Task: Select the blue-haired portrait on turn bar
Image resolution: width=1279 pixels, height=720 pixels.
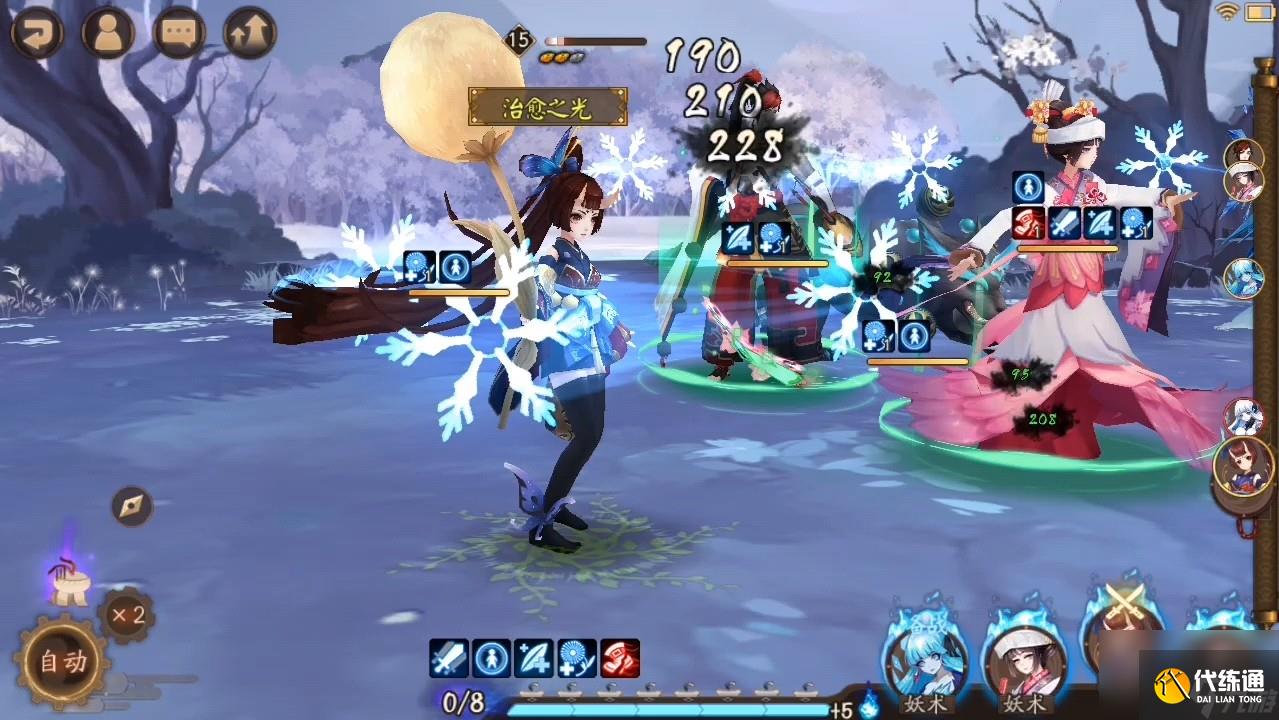Action: pyautogui.click(x=1243, y=277)
